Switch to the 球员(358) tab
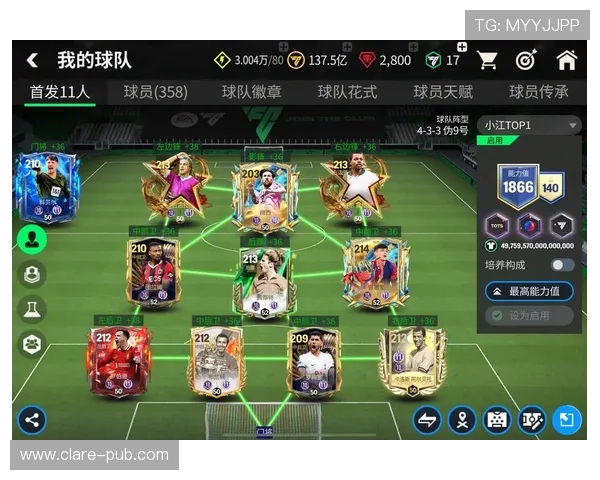Image resolution: width=600 pixels, height=480 pixels. [x=155, y=92]
